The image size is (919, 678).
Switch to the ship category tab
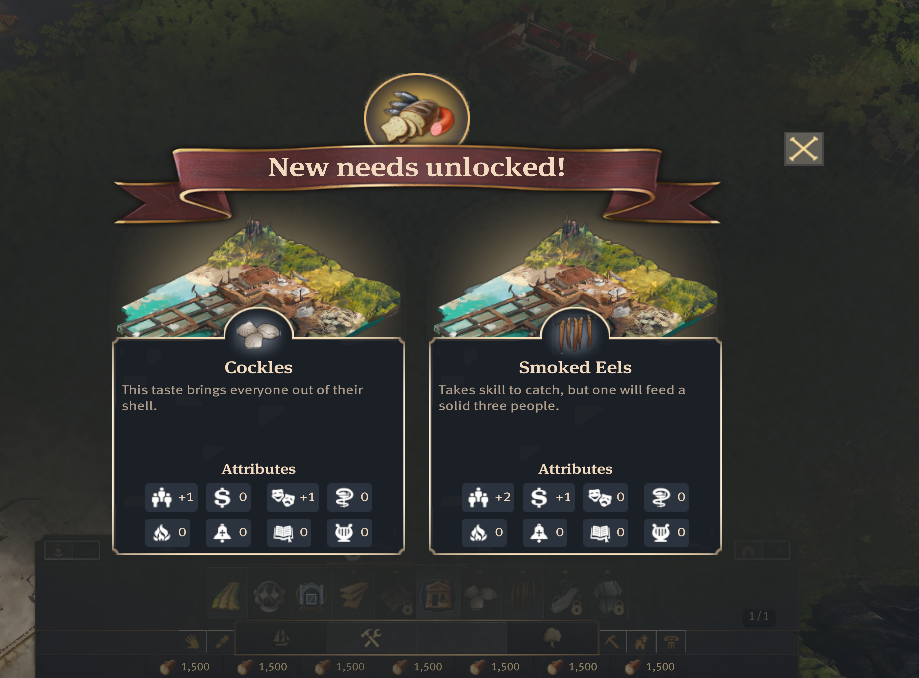click(281, 638)
